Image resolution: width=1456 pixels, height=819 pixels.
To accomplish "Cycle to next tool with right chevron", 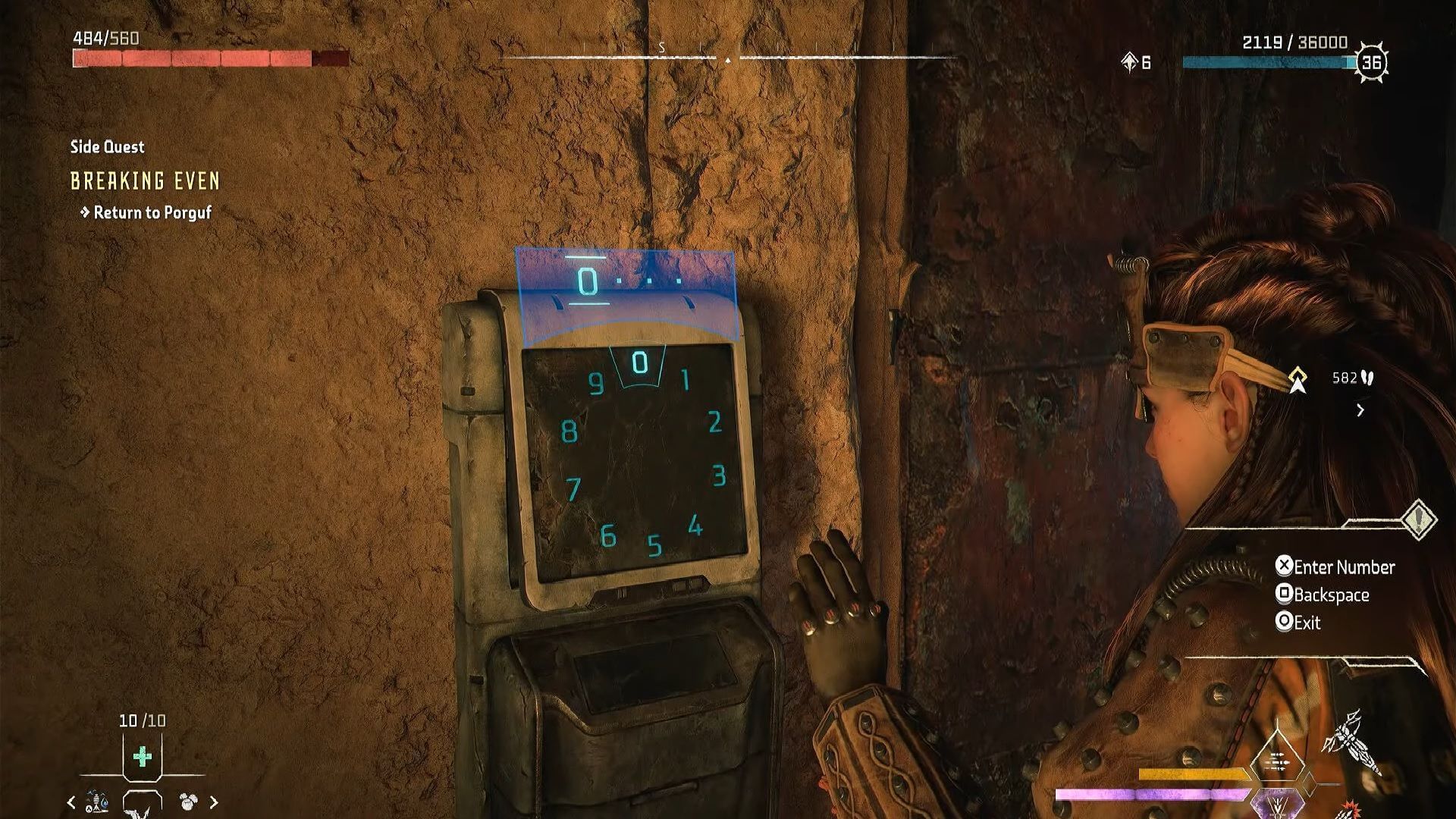I will 215,802.
